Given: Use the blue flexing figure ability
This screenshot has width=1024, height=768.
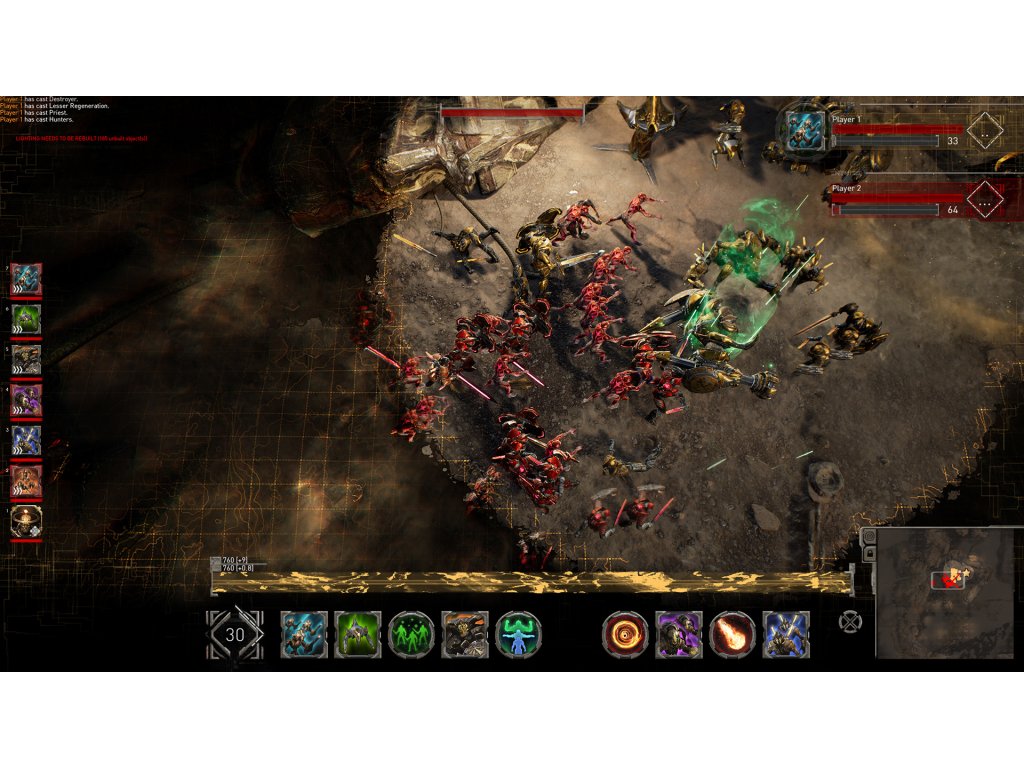Looking at the screenshot, I should (519, 634).
